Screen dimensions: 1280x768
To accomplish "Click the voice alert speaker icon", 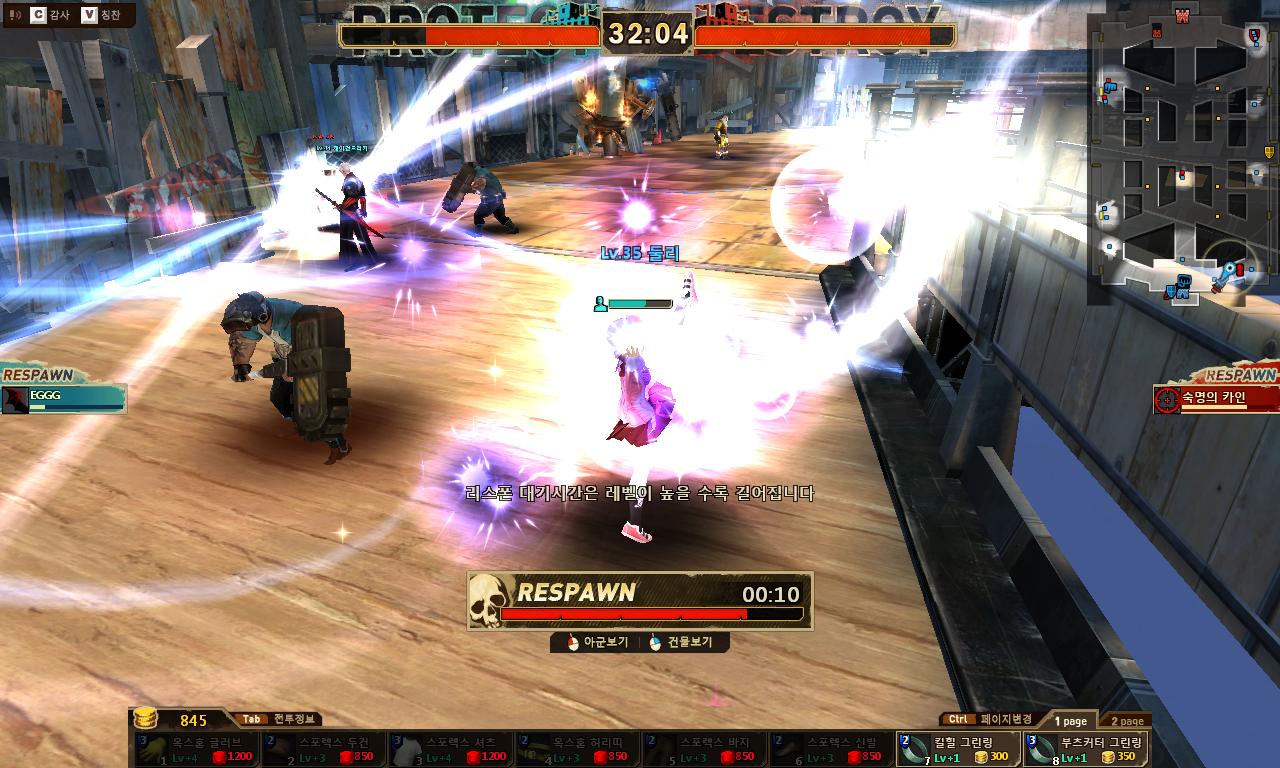I will [x=14, y=14].
